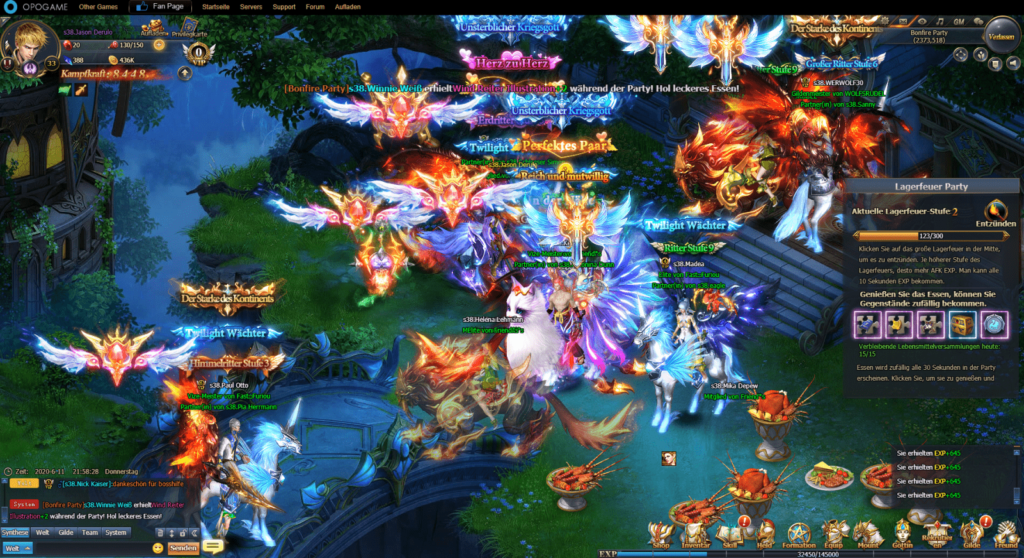This screenshot has width=1024, height=558.
Task: Click the chat message input field
Action: pos(88,548)
